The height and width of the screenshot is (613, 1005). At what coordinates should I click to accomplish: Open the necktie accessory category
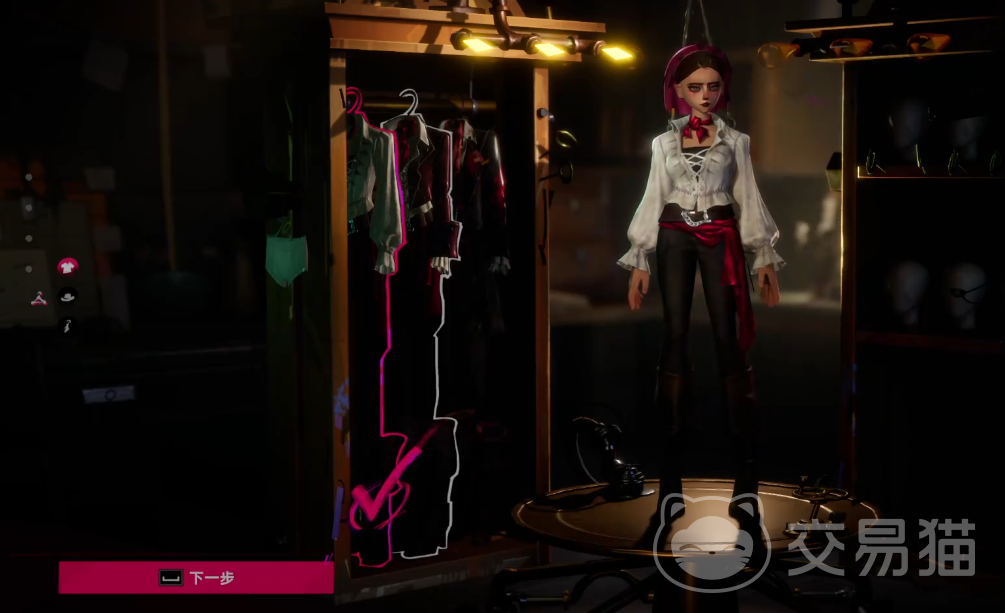point(66,325)
